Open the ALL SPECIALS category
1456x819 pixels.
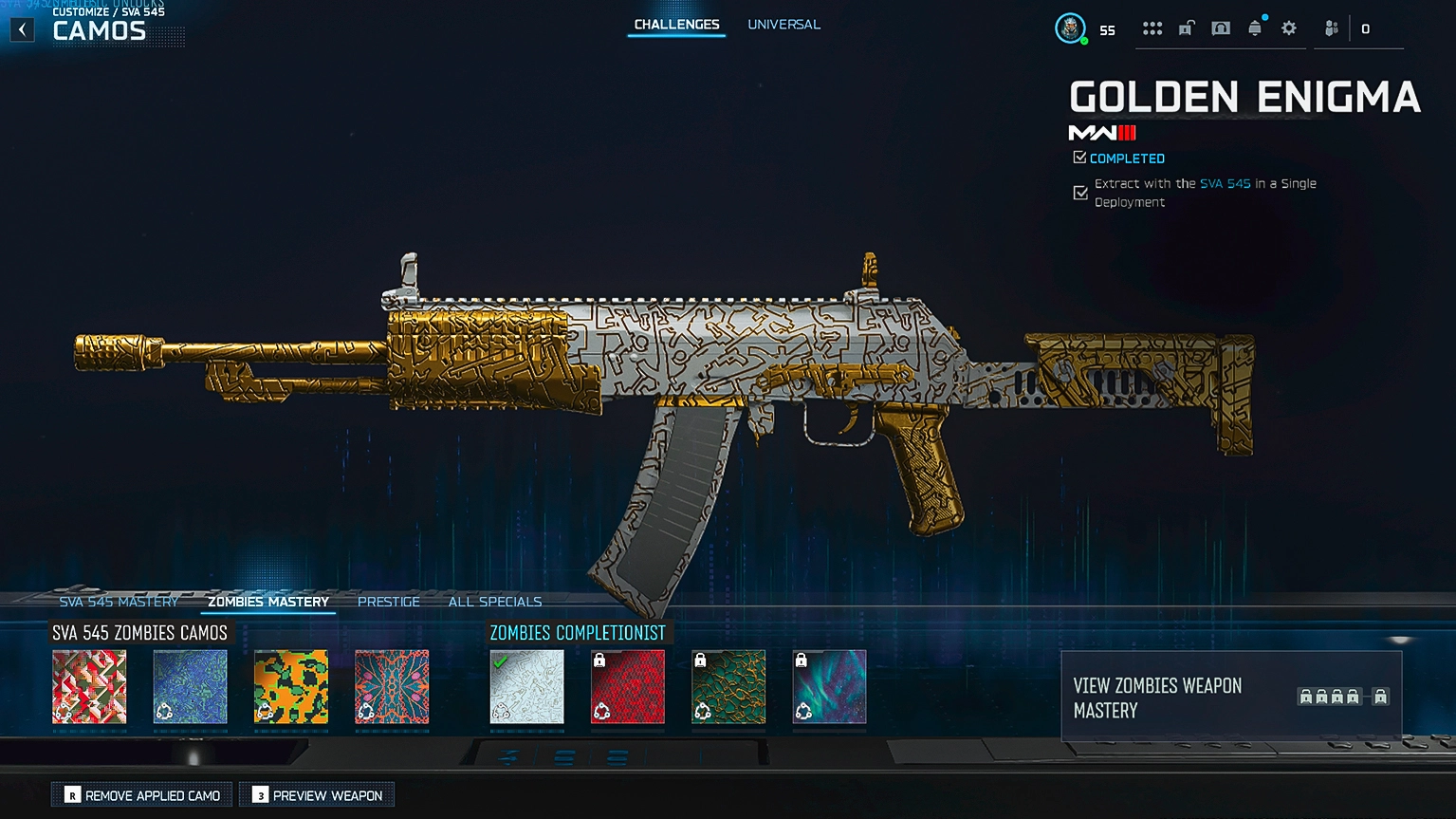click(x=495, y=601)
